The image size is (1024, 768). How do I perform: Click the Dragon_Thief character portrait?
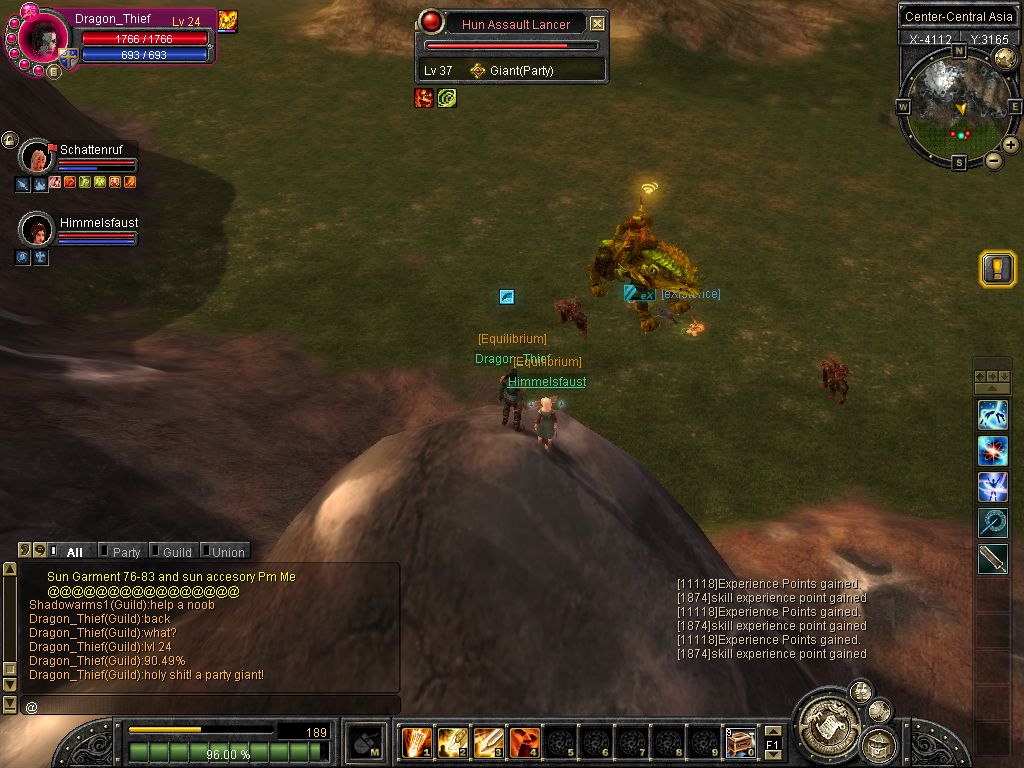point(44,37)
